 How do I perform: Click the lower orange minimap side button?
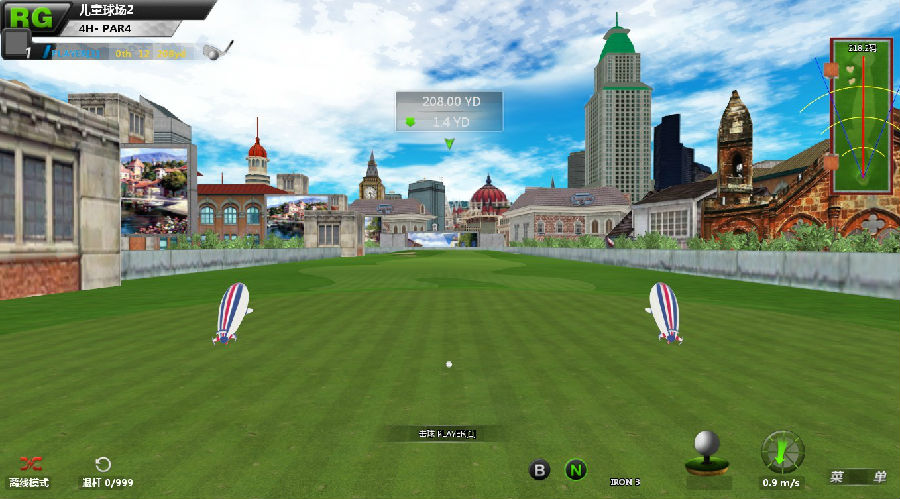tap(830, 161)
